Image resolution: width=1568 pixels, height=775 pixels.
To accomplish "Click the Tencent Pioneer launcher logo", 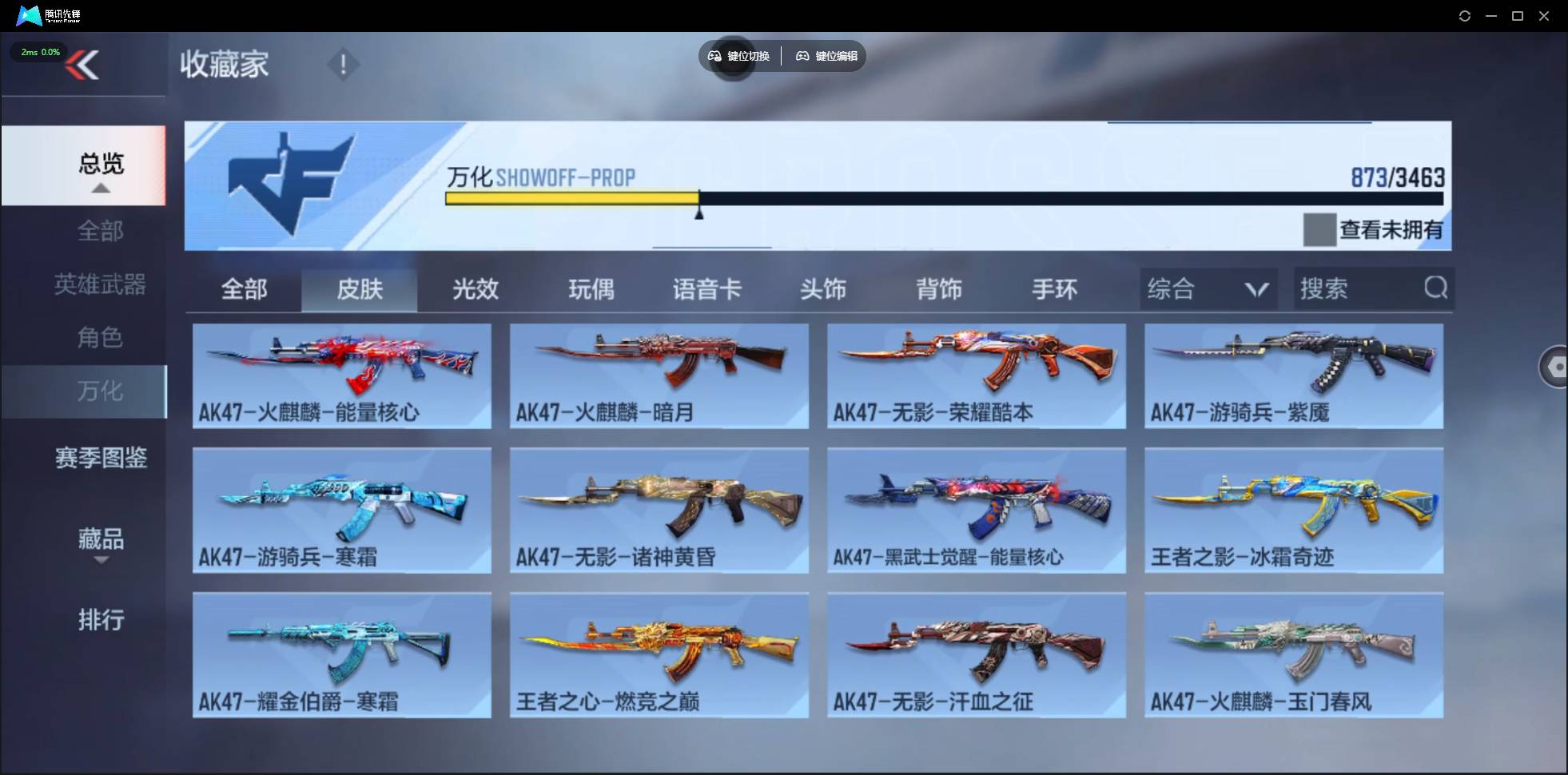I will [29, 15].
